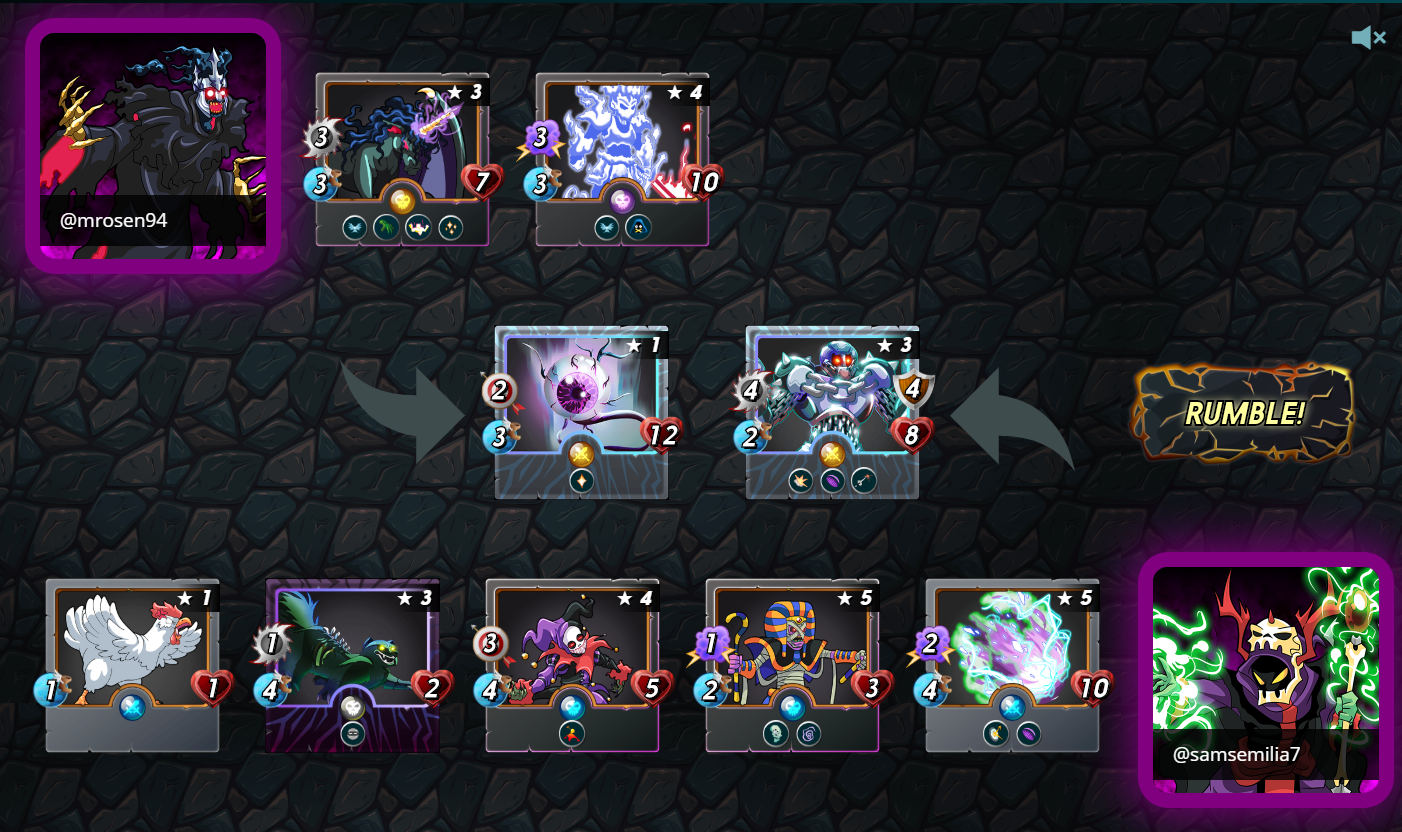1402x832 pixels.
Task: Choose the blue lightning spirit card
Action: [622, 159]
